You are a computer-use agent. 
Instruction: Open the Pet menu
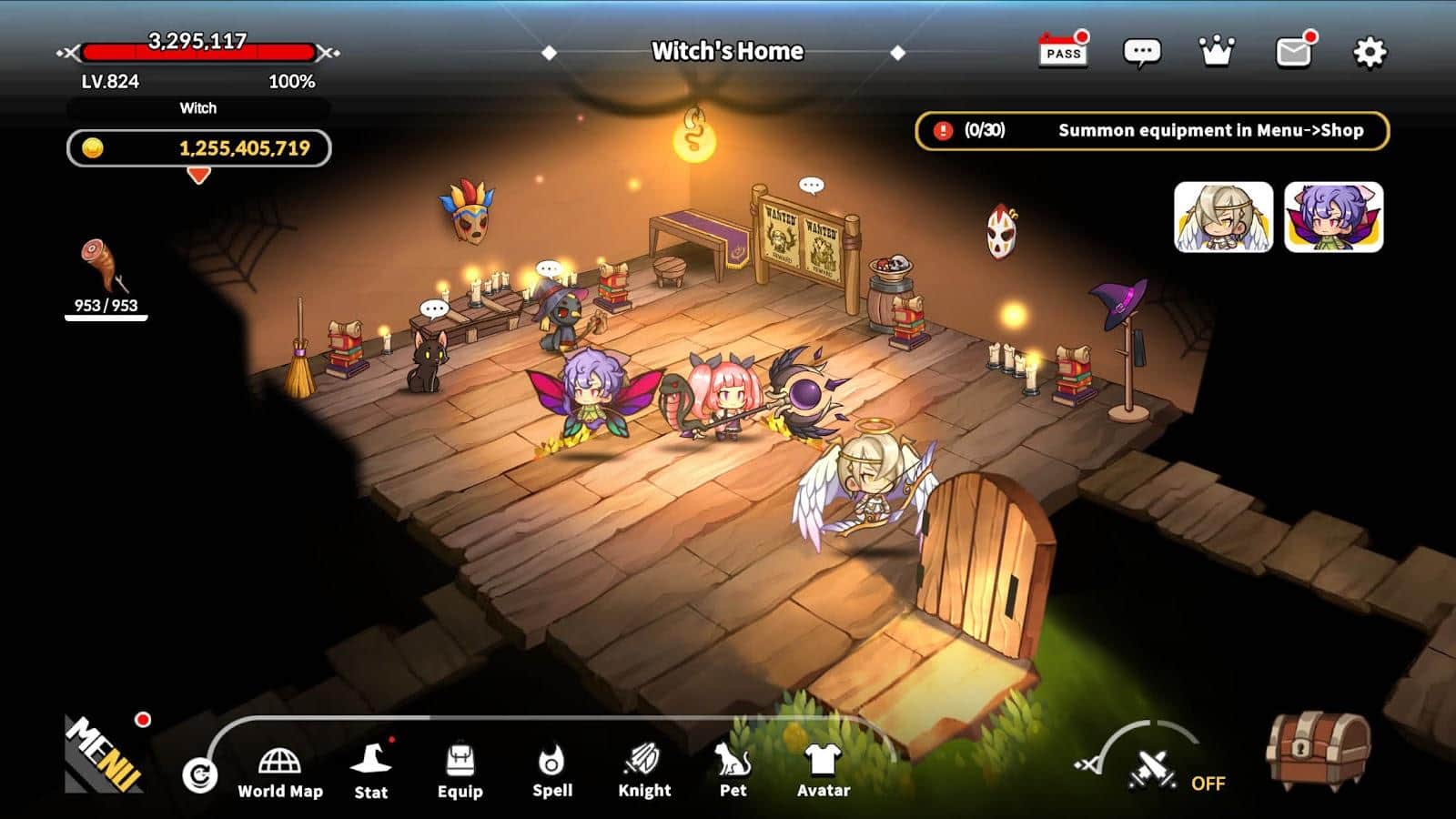pyautogui.click(x=733, y=772)
